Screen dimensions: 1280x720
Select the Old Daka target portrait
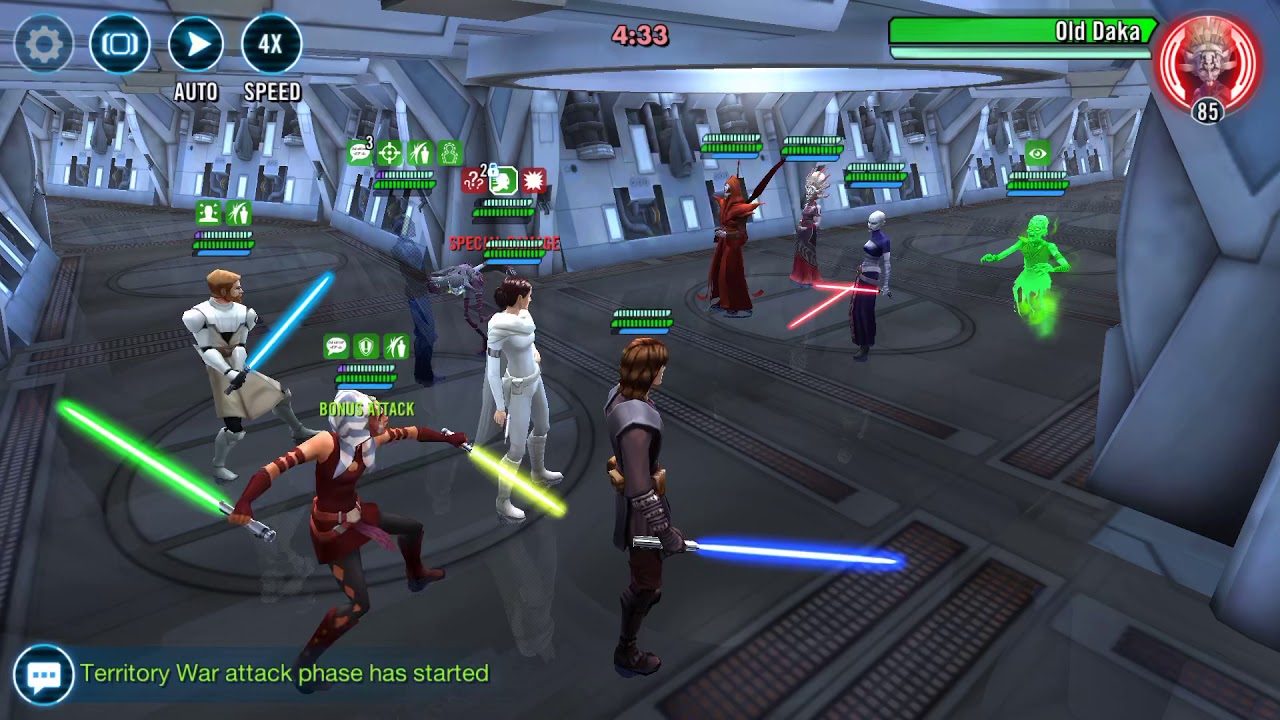1207,60
